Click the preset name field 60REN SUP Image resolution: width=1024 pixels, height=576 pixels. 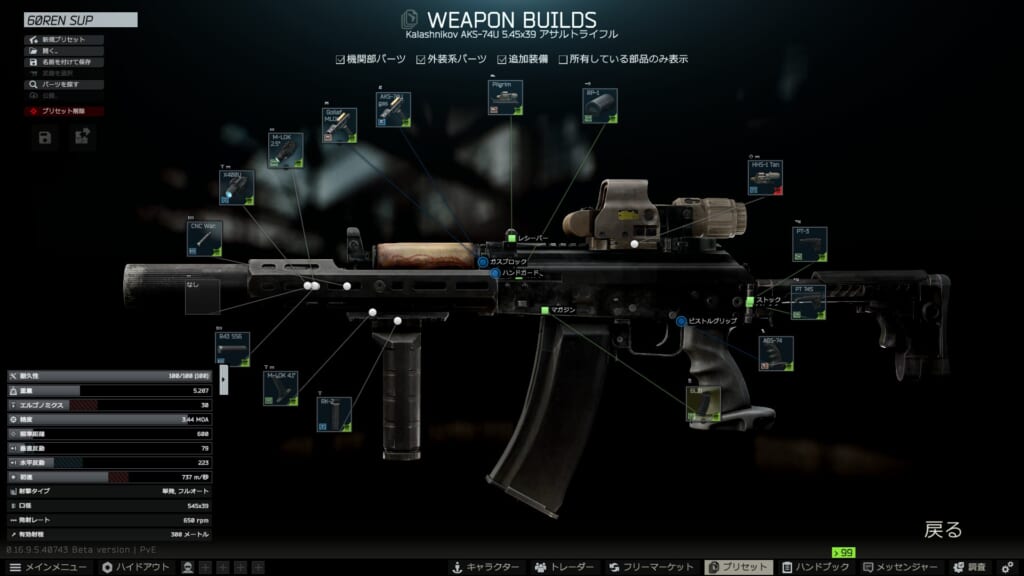81,19
